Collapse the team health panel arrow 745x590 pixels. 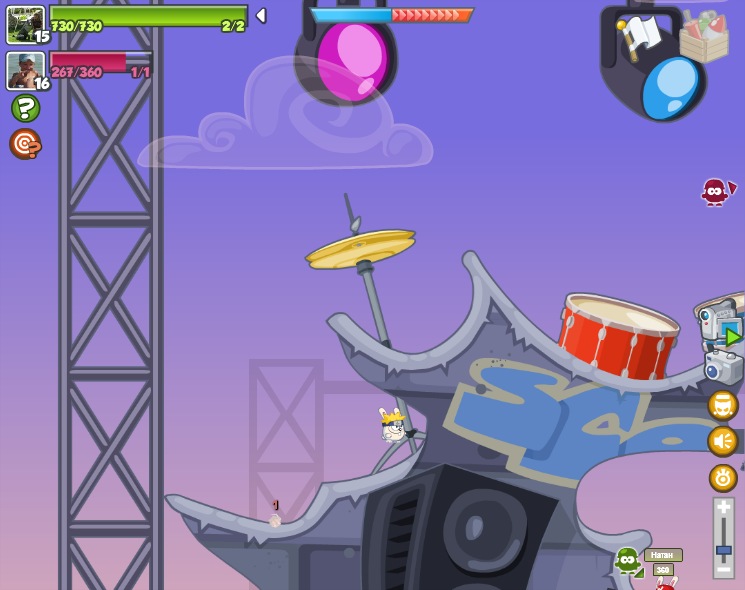[x=261, y=15]
